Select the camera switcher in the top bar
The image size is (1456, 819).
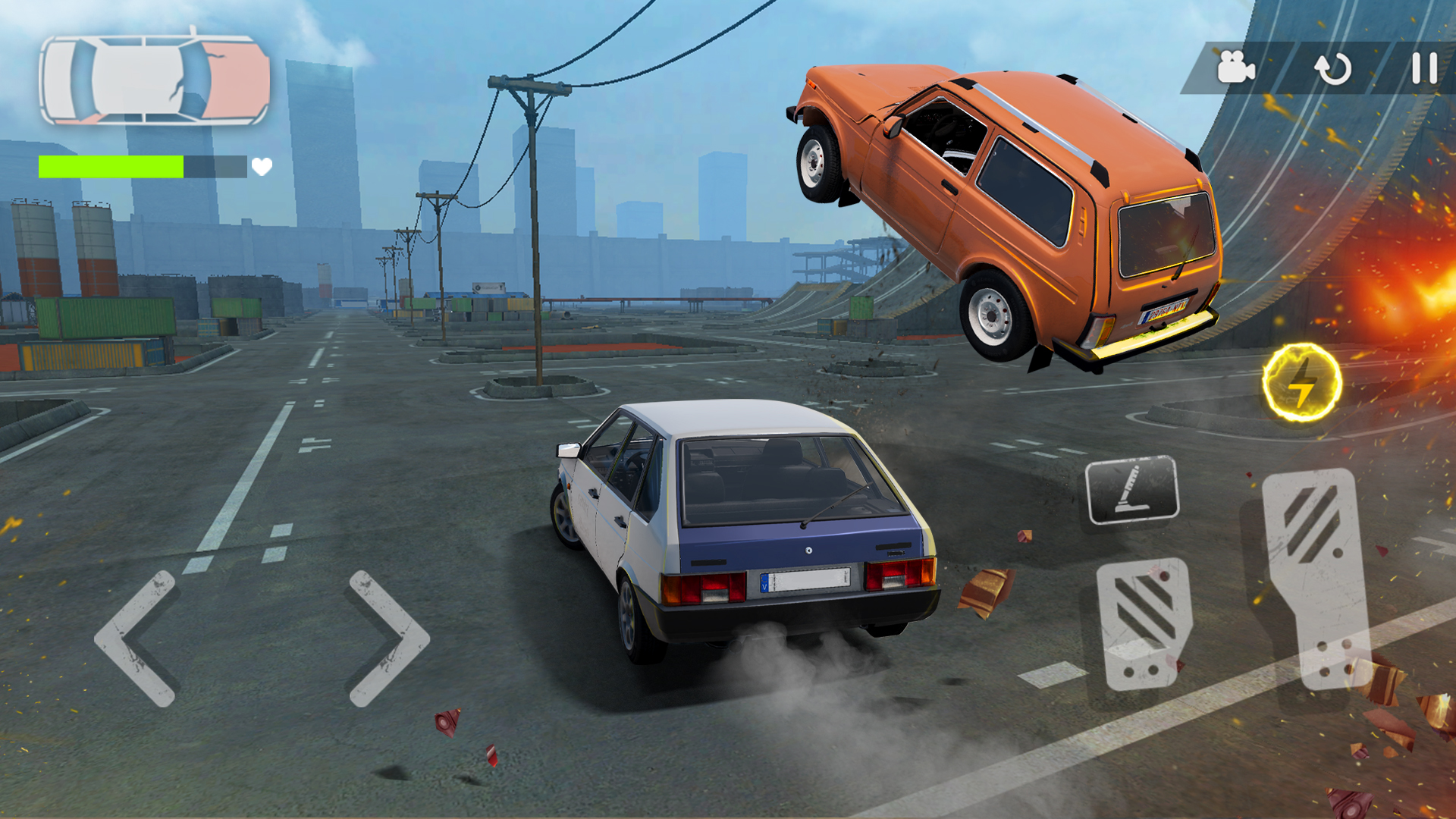coord(1236,65)
